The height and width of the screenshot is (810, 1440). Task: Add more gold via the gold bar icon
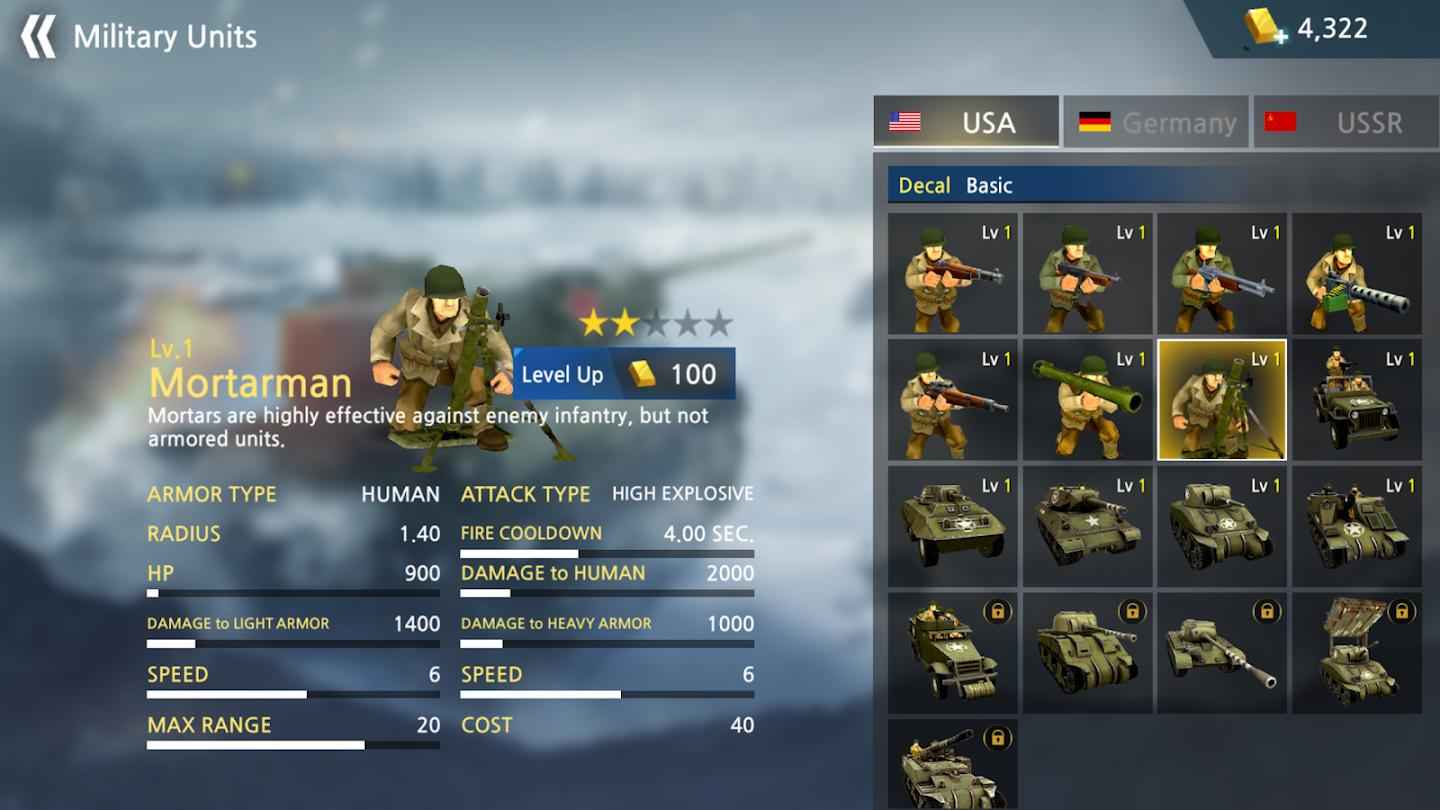[1265, 28]
